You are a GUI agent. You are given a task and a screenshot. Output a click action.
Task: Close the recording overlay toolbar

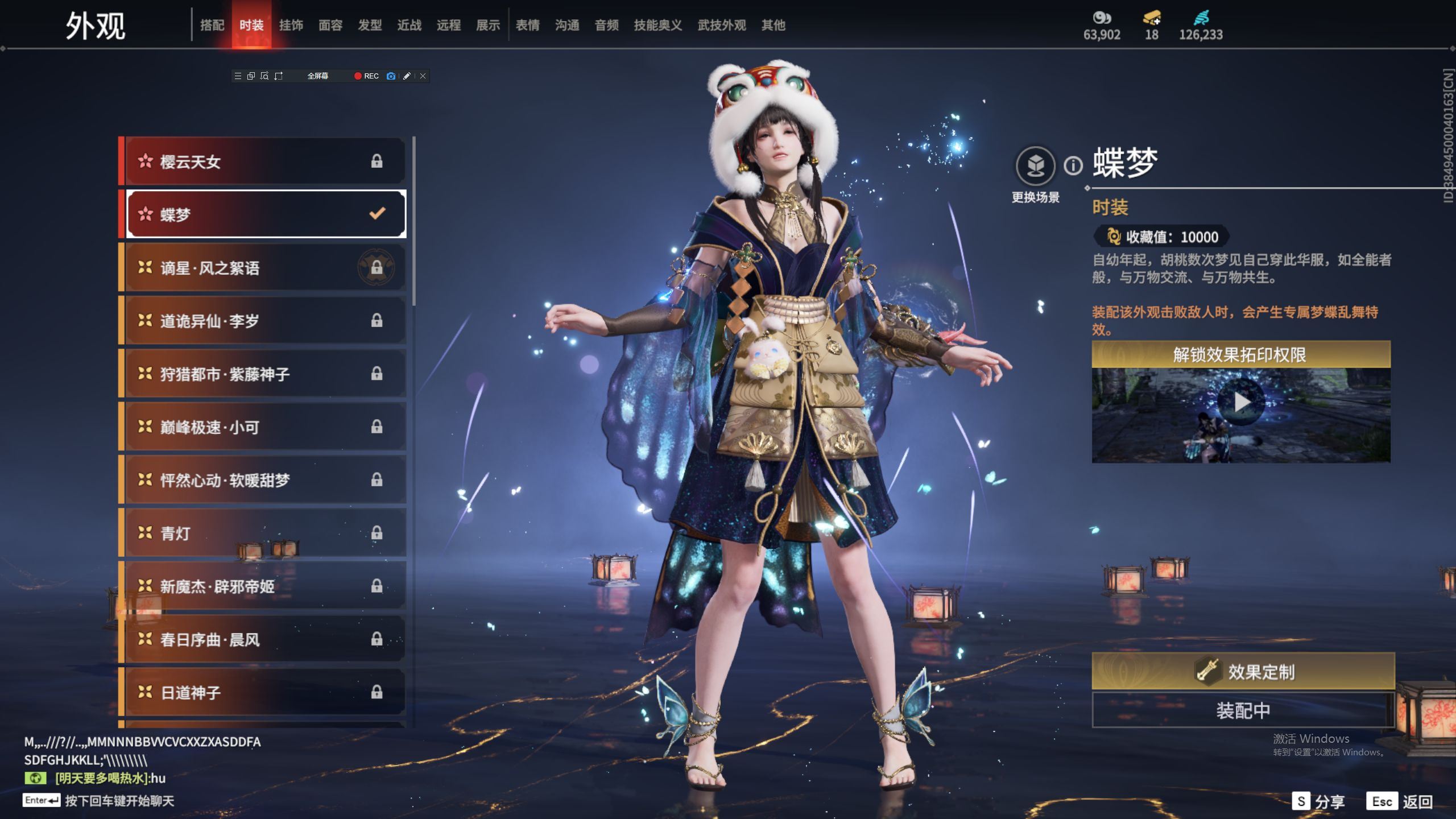pyautogui.click(x=423, y=76)
